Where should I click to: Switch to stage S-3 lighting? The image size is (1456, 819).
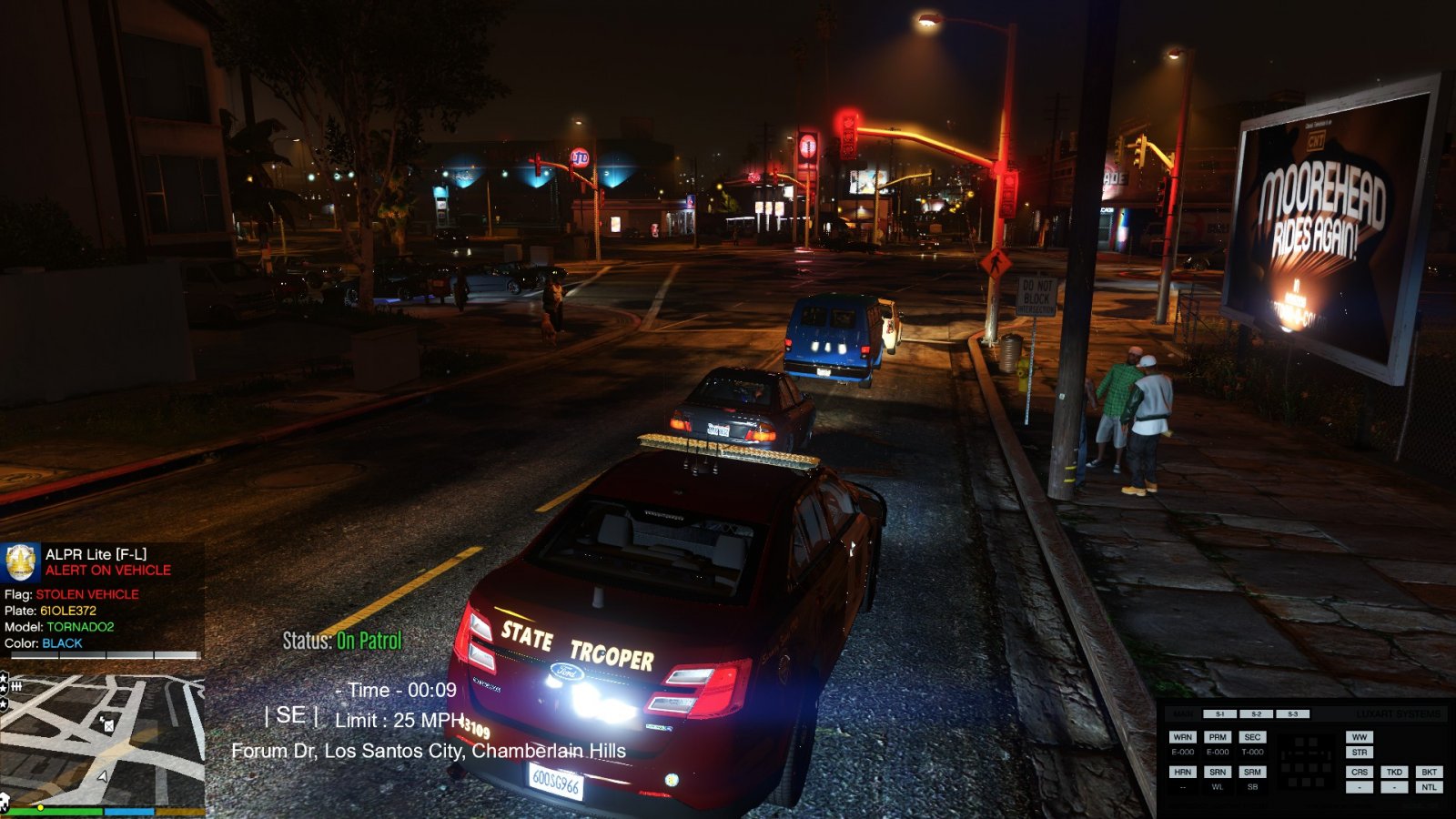[x=1292, y=714]
